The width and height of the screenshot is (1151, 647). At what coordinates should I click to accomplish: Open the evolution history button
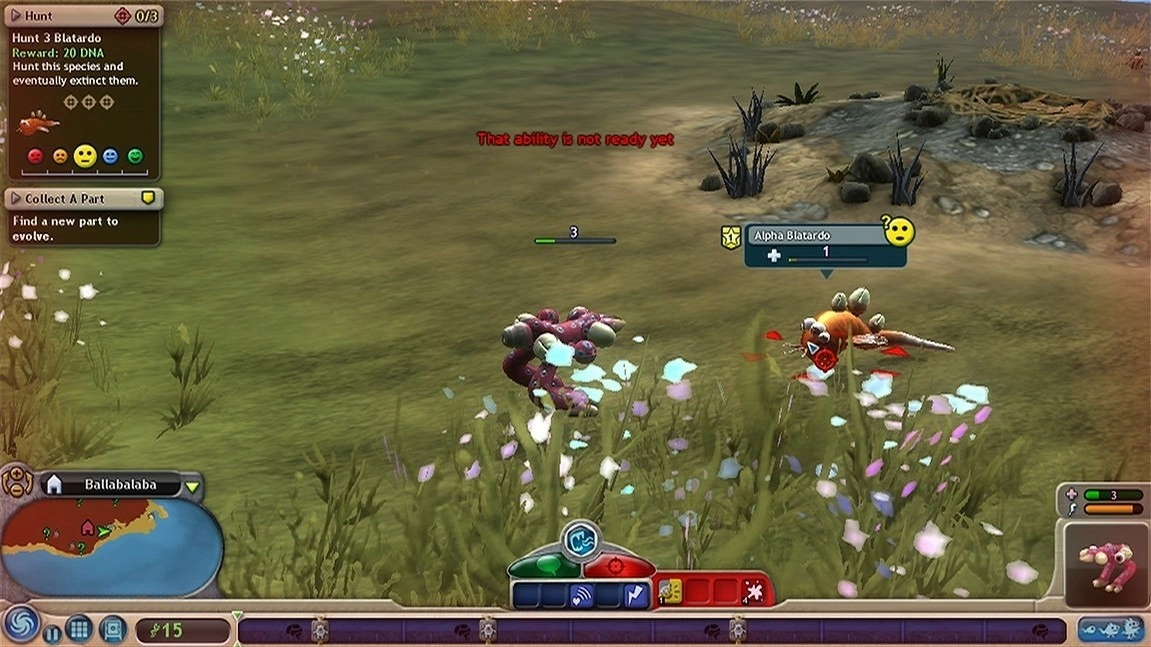tap(1110, 630)
